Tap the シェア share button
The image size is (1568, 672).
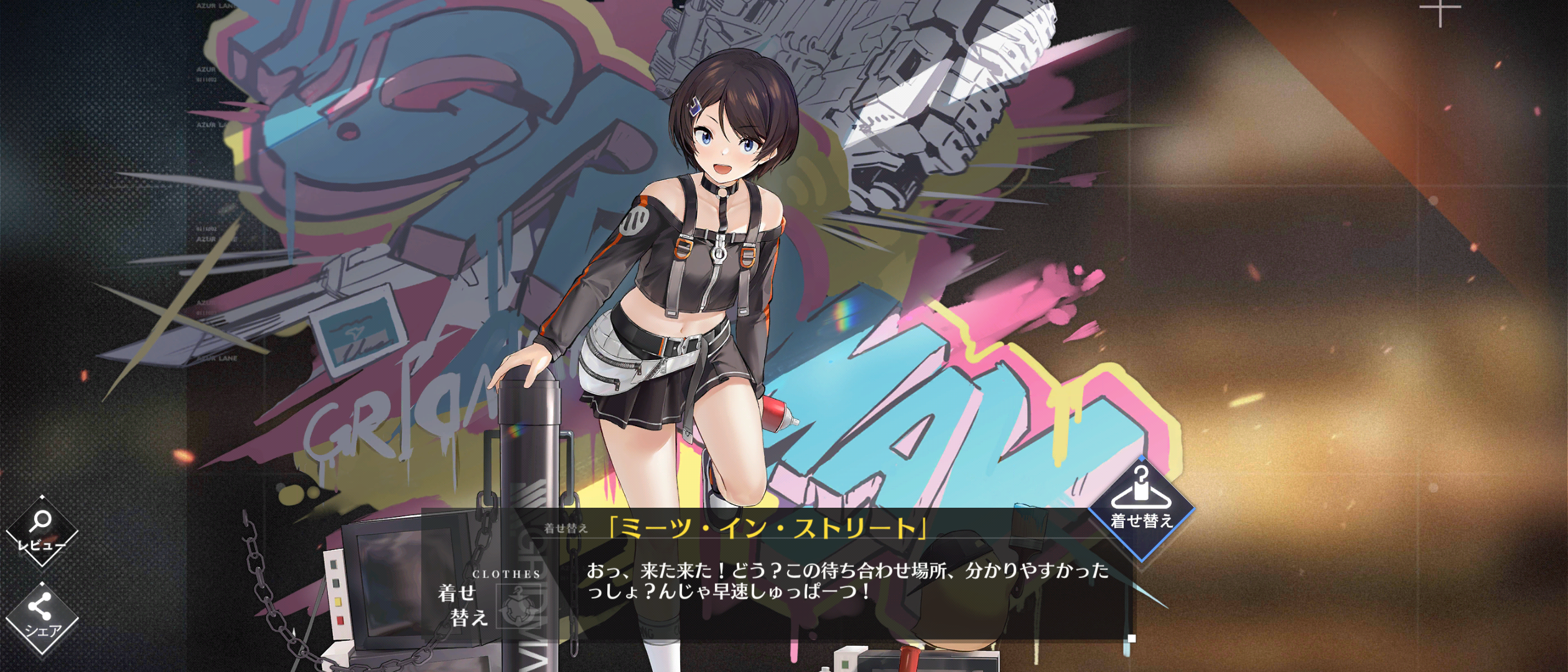pos(42,618)
